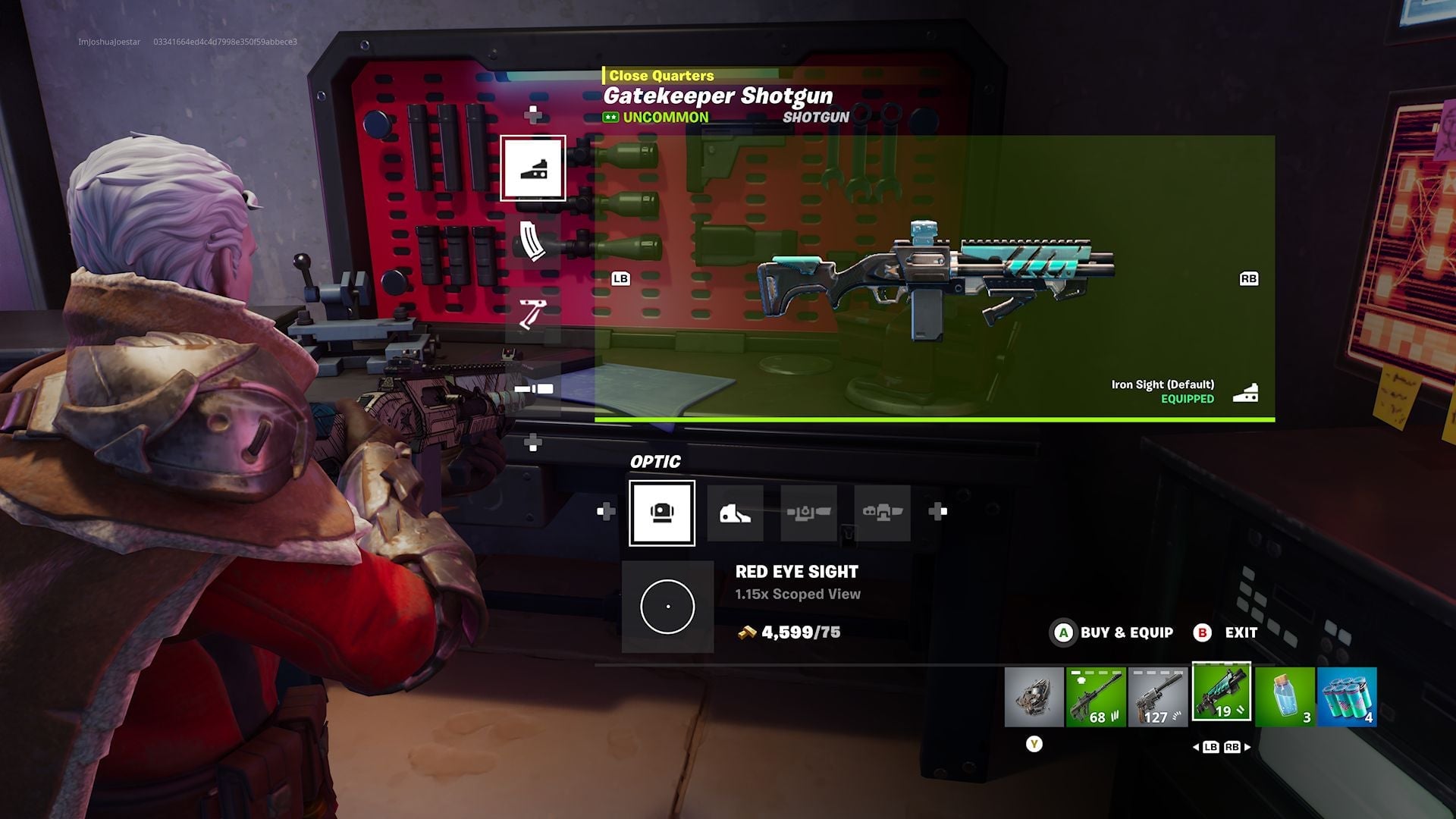Select the Red Eye Sight icon
The height and width of the screenshot is (819, 1456).
click(667, 607)
